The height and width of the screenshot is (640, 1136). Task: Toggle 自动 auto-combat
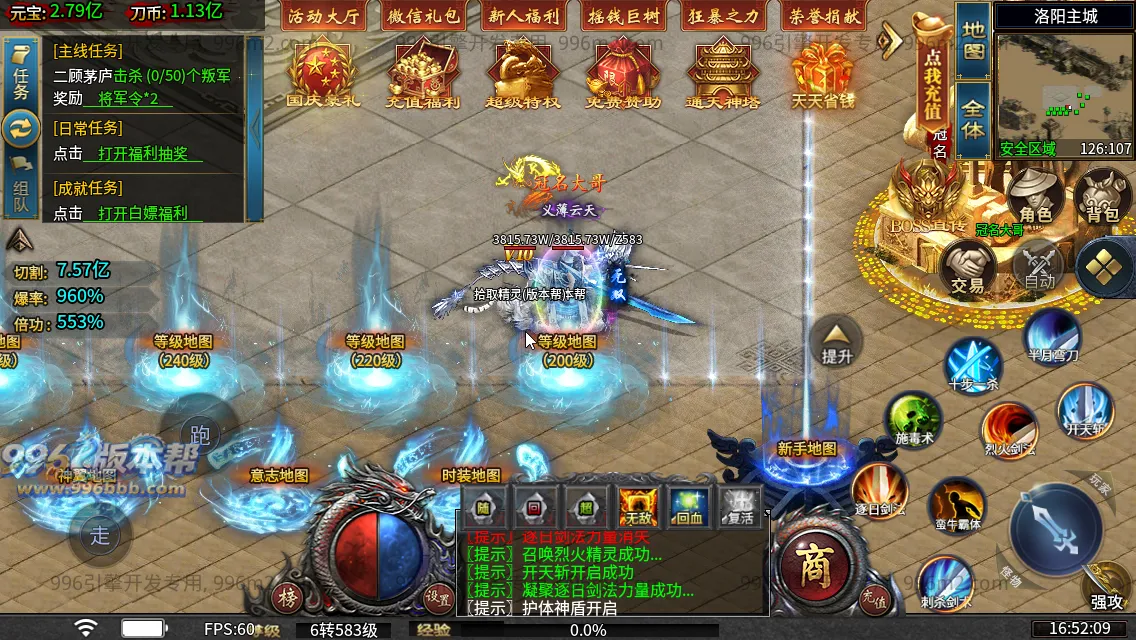click(1039, 266)
